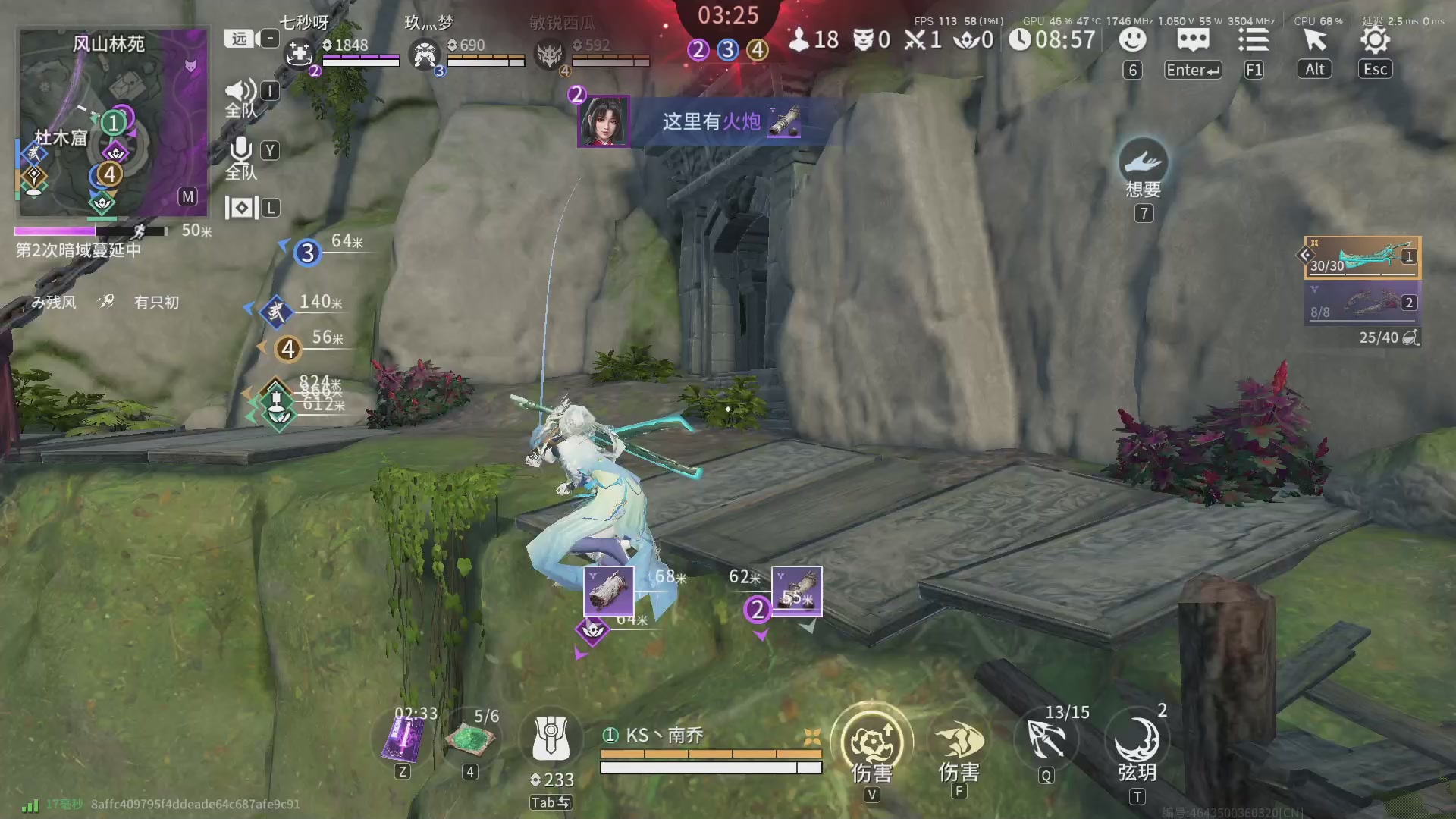This screenshot has width=1456, height=819.
Task: Expand the weapon loadout panel arrow
Action: point(1306,256)
